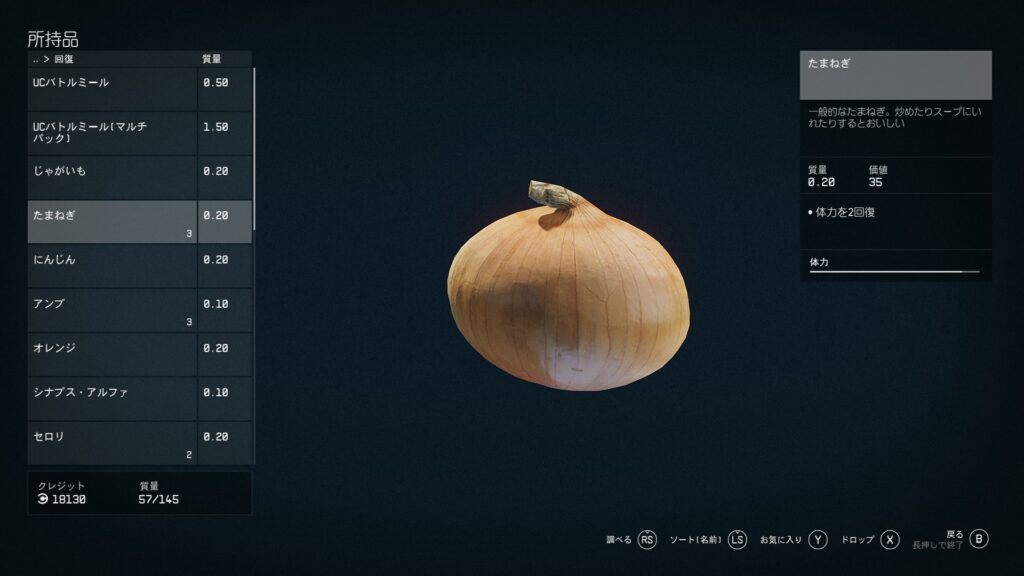Sort the list by the 質量 column header
This screenshot has width=1024, height=576.
[x=212, y=59]
